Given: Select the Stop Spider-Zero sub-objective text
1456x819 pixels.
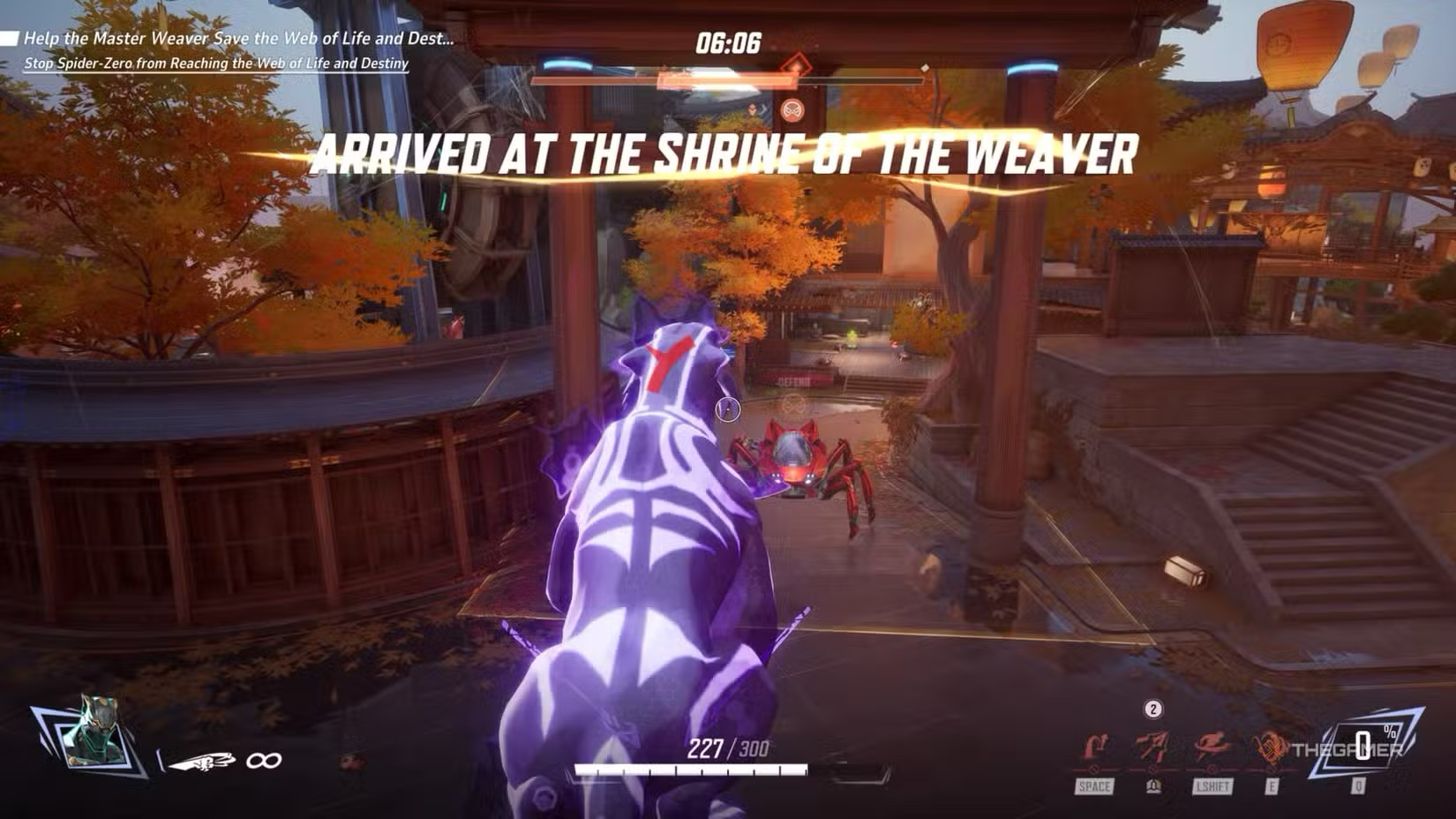Looking at the screenshot, I should pyautogui.click(x=216, y=64).
